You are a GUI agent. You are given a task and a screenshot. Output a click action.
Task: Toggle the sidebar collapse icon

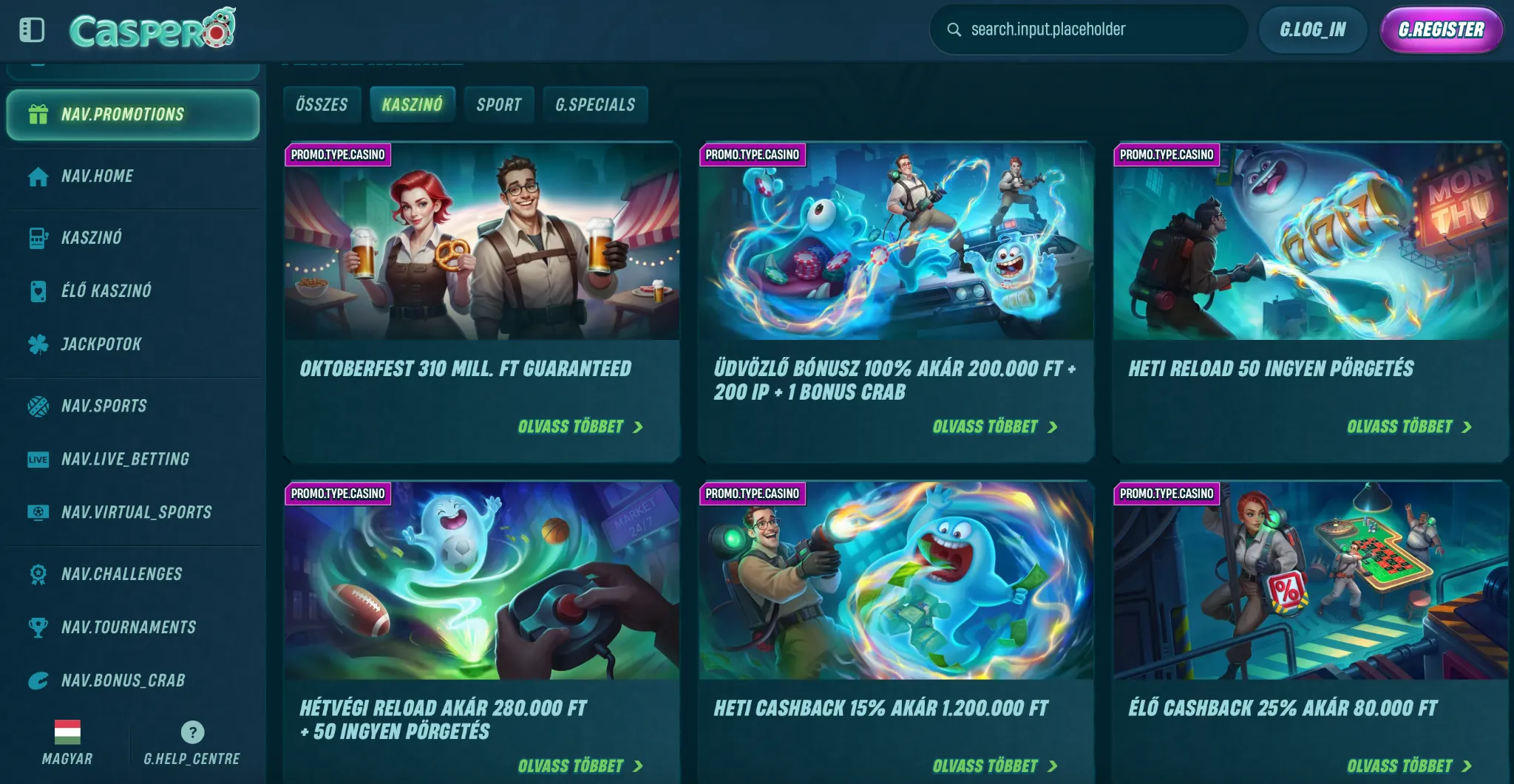32,30
